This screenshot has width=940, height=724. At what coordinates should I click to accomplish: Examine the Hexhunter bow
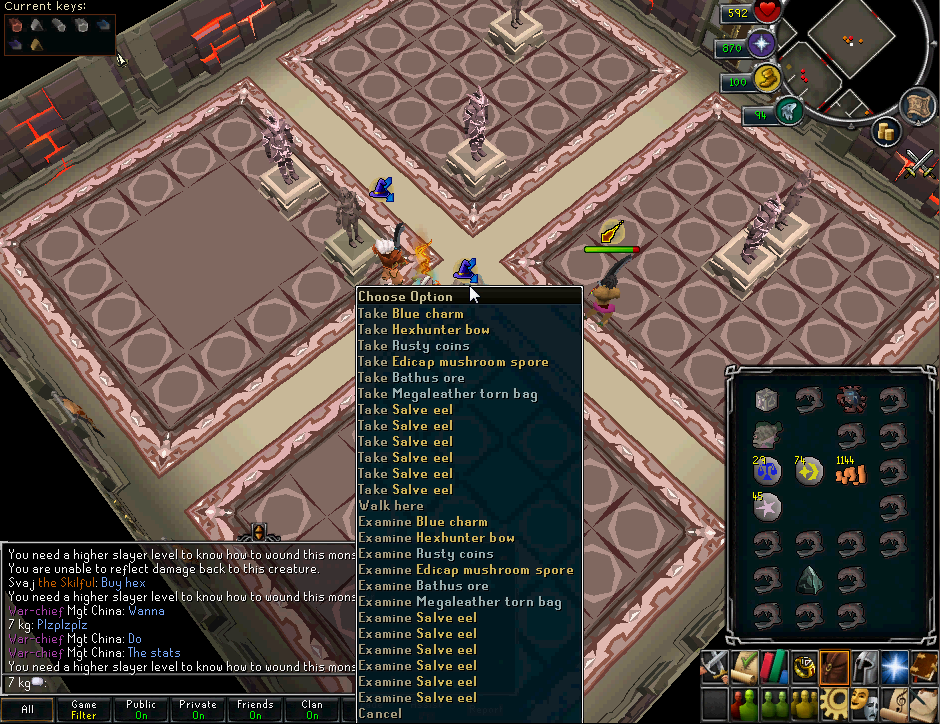(x=437, y=537)
